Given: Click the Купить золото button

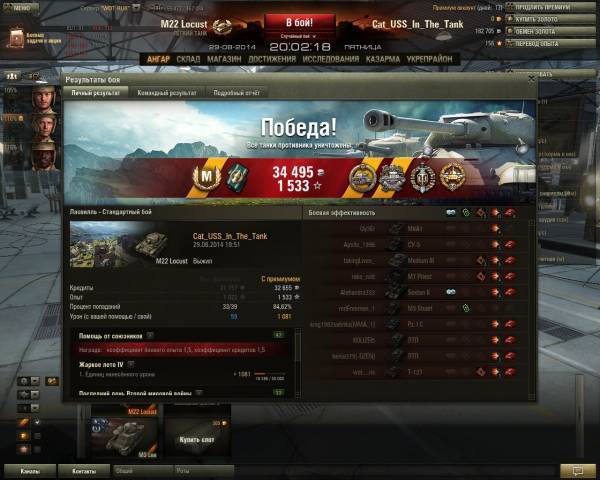Looking at the screenshot, I should (553, 19).
